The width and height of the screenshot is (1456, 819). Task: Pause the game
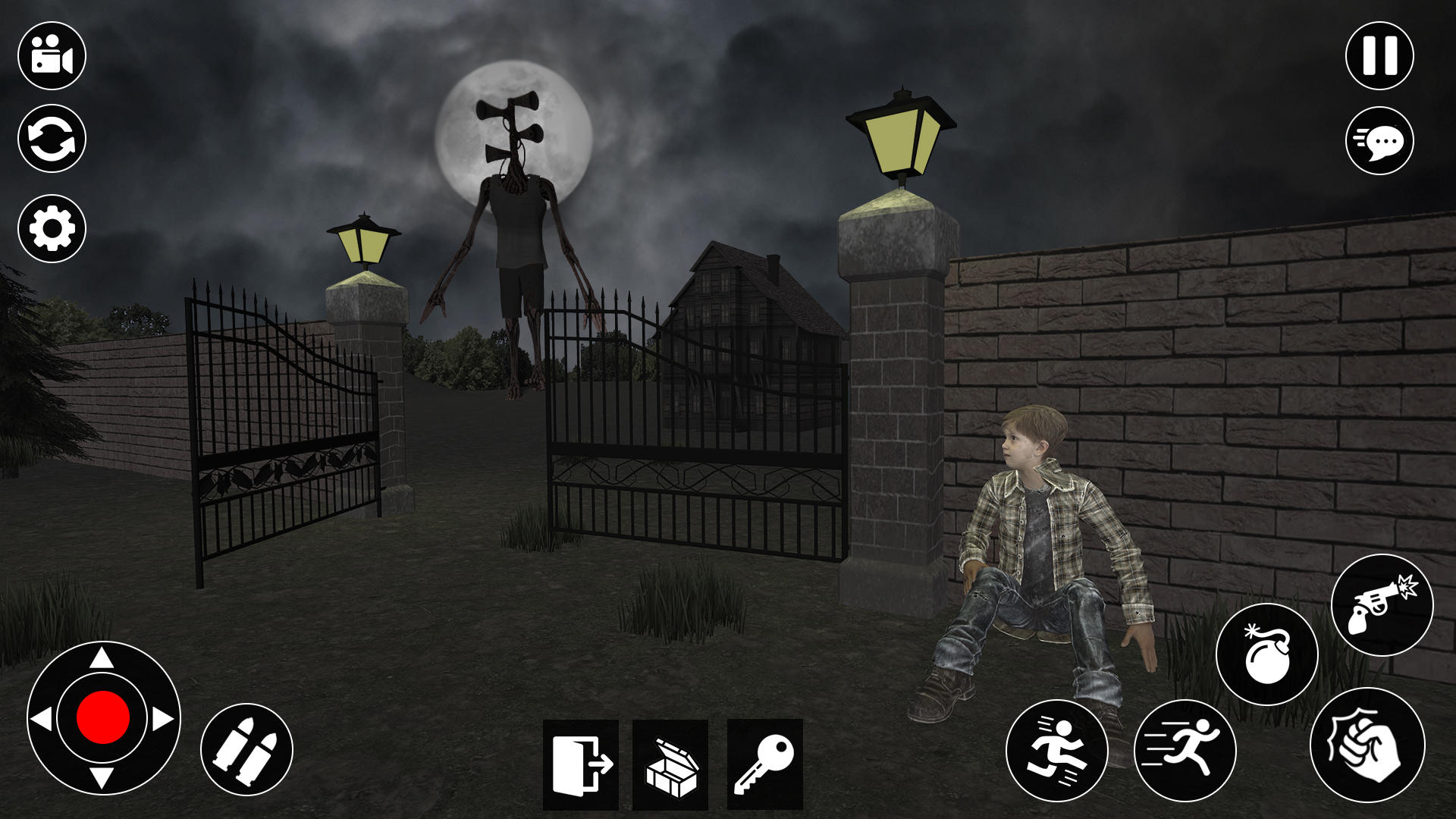click(1382, 55)
